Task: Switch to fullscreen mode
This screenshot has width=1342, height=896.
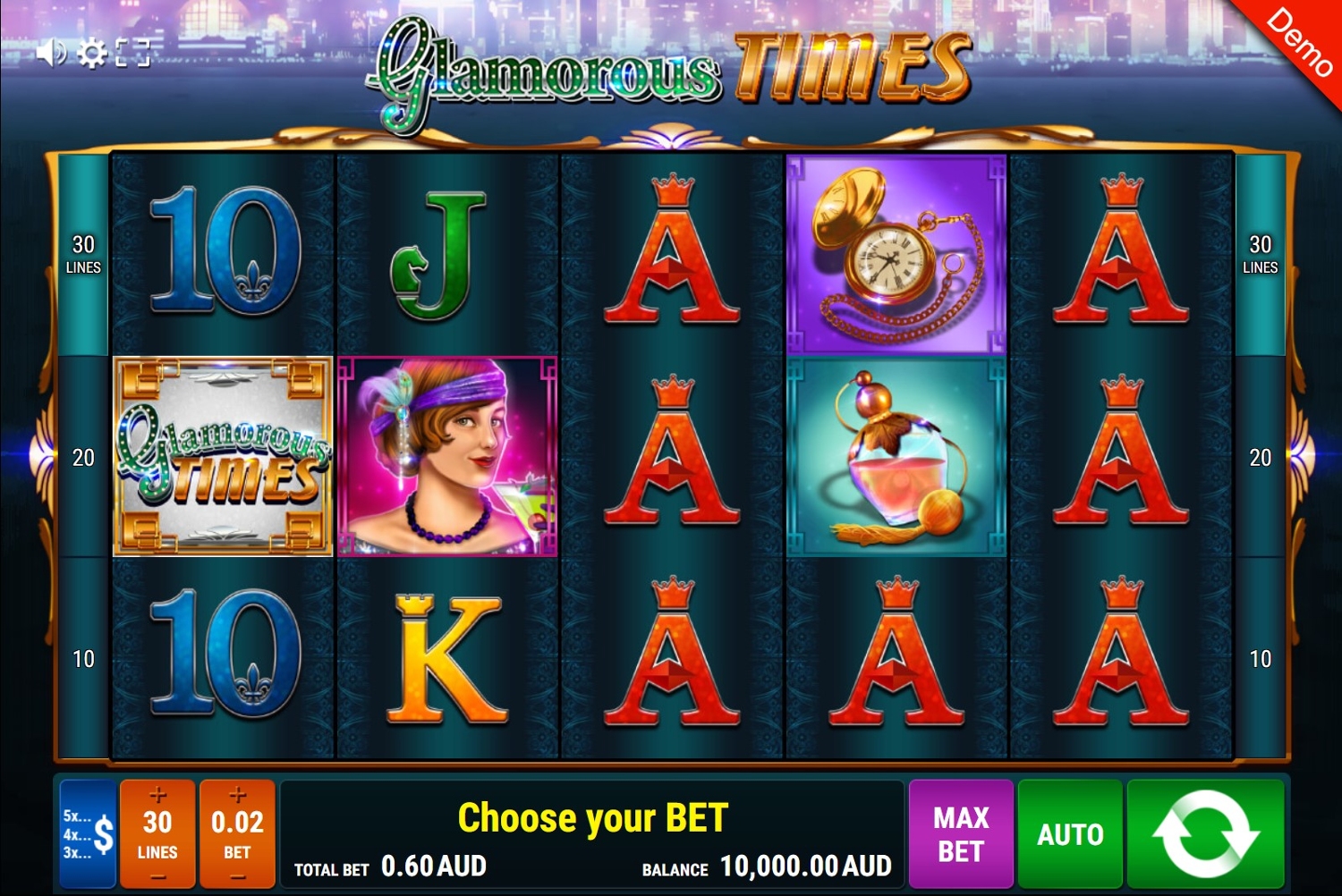Action: point(132,54)
